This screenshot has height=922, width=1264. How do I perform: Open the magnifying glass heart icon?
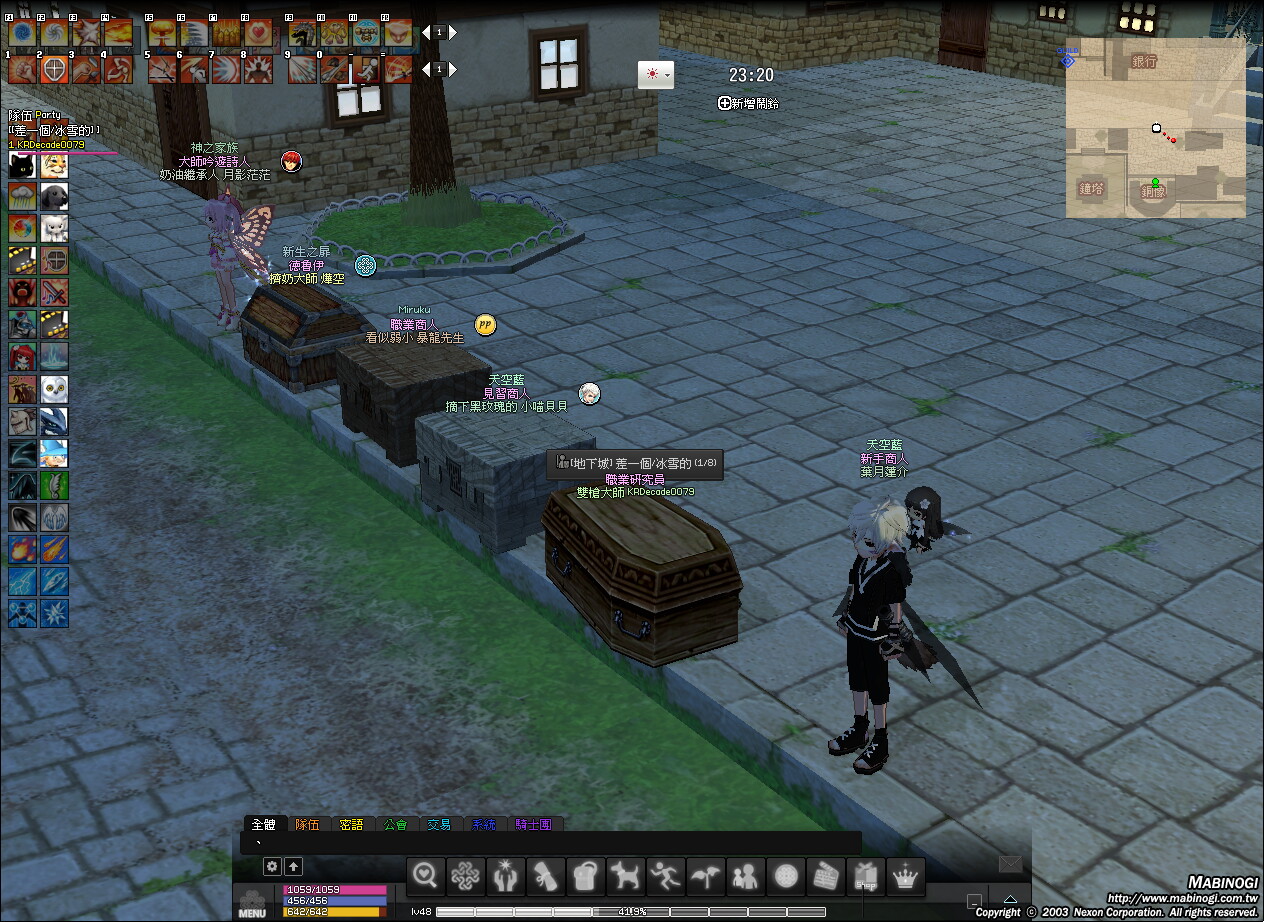coord(426,877)
